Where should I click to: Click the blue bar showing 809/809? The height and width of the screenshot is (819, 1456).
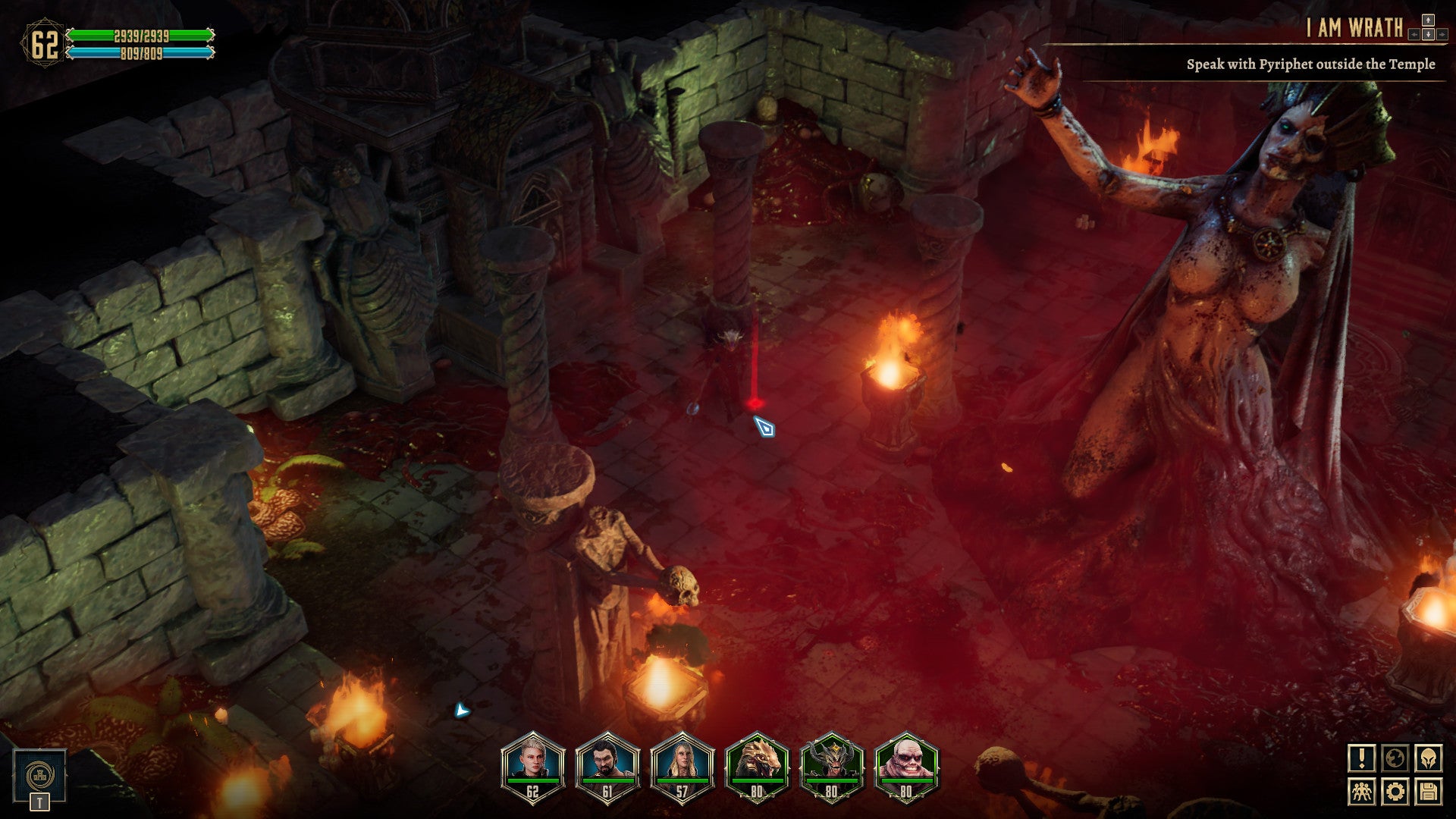click(140, 52)
